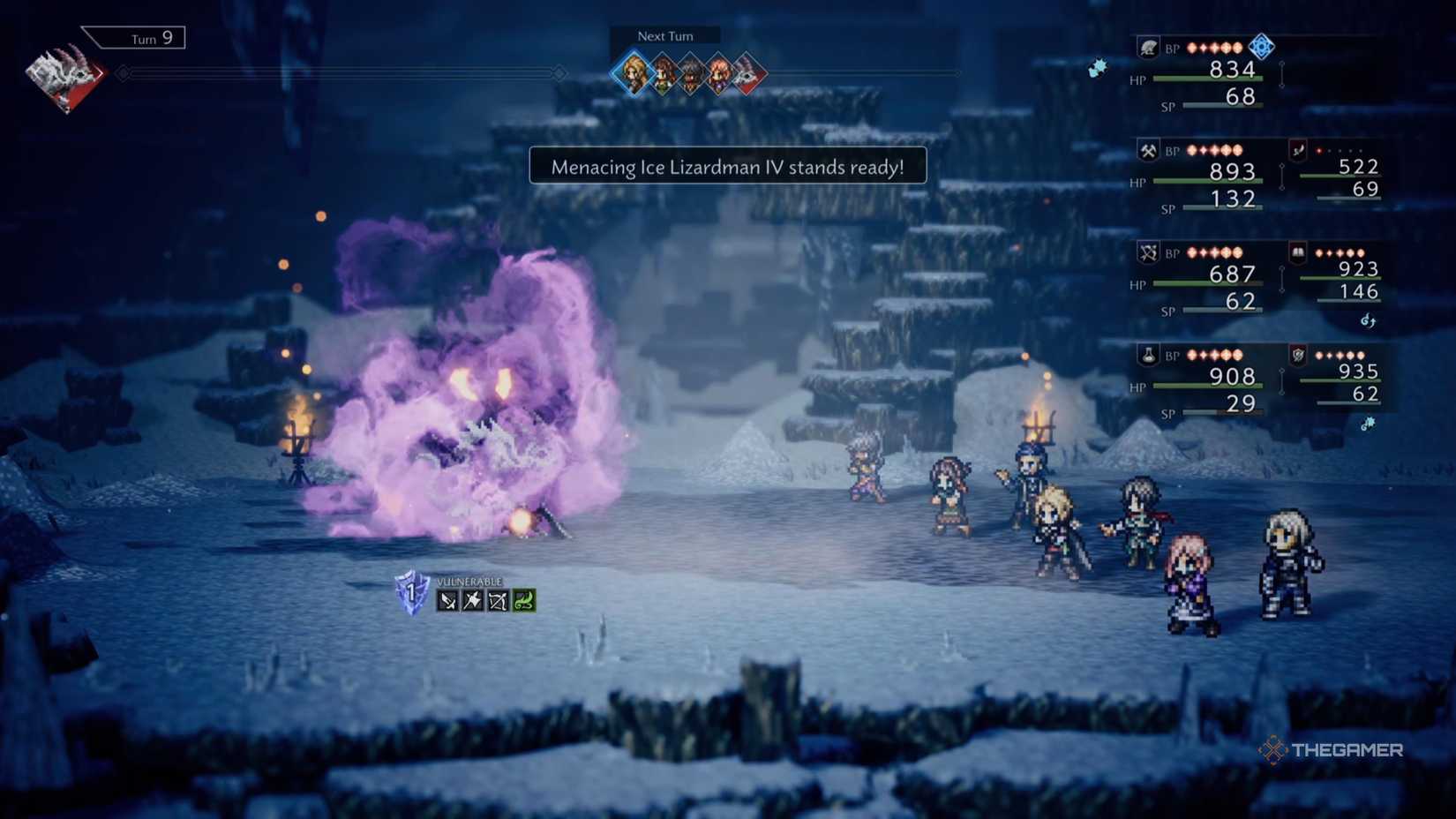Click the regen buff icon below the third panel
Image resolution: width=1456 pixels, height=819 pixels.
[1368, 321]
